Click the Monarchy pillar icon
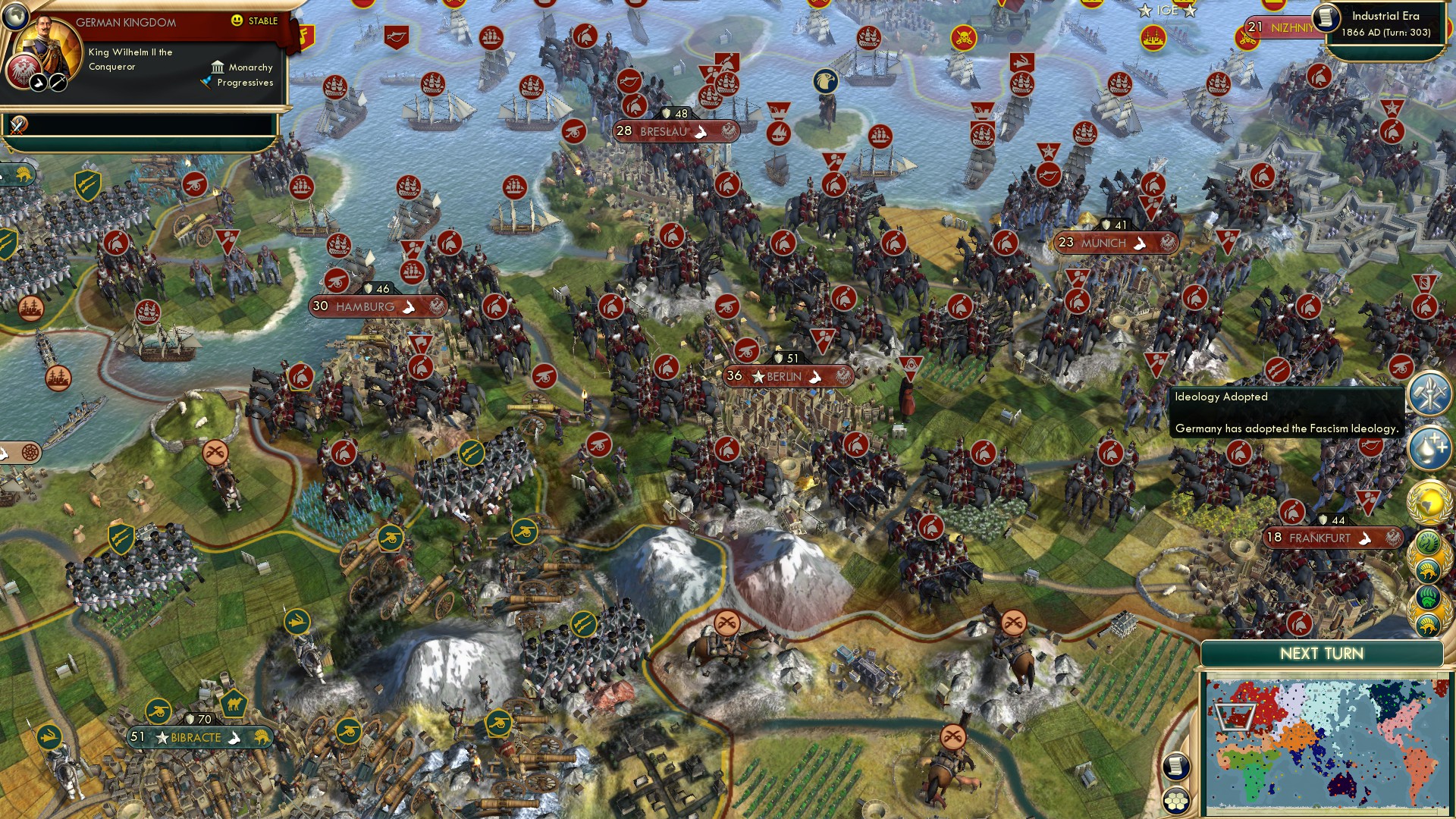Screen dimensions: 1456x819 218,67
